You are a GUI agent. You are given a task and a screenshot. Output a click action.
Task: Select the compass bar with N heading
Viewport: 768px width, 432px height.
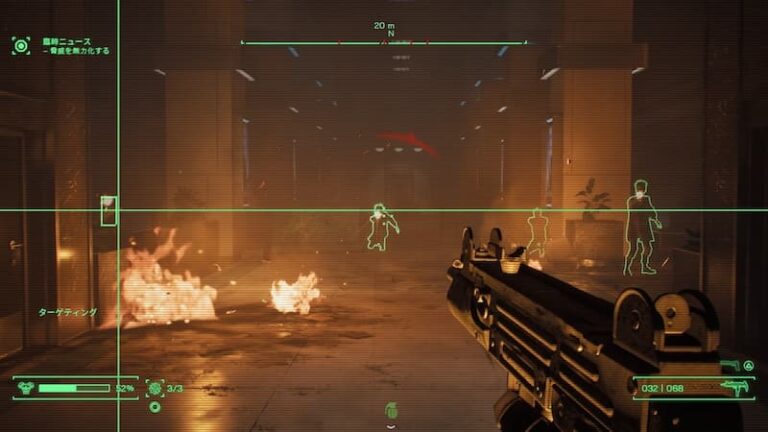tap(384, 42)
